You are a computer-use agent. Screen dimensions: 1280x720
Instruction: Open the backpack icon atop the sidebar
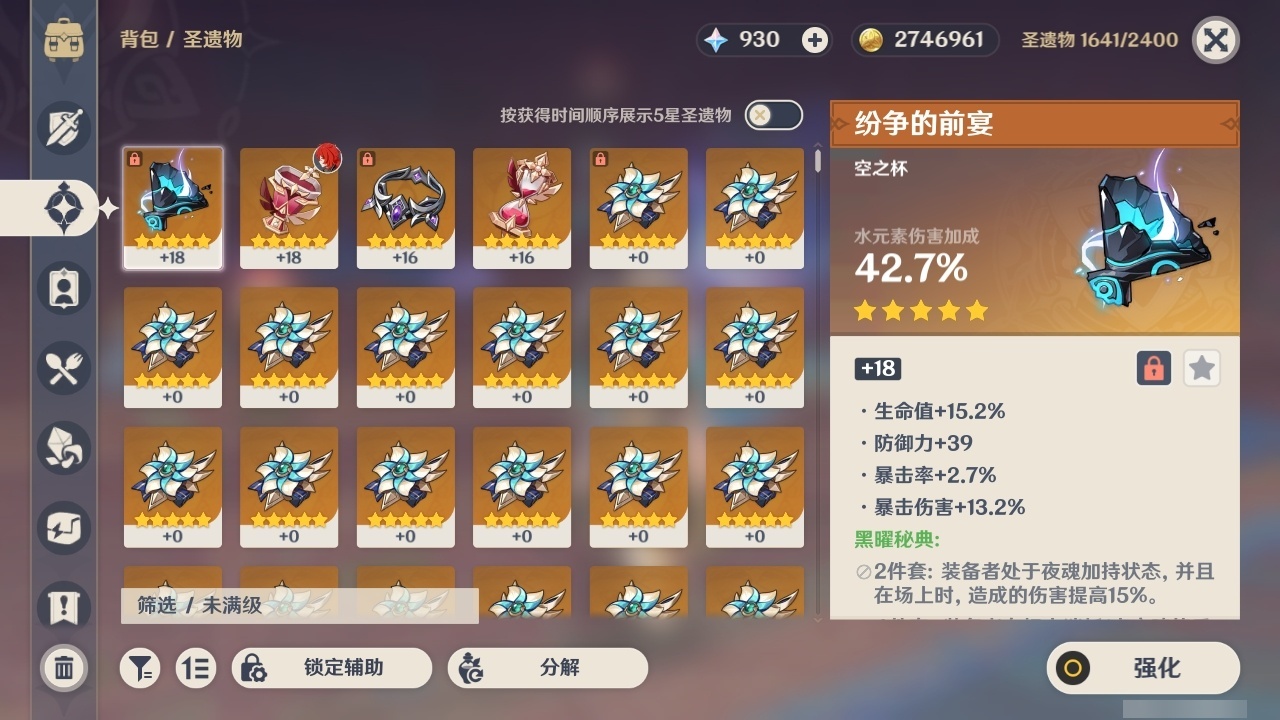click(x=64, y=40)
